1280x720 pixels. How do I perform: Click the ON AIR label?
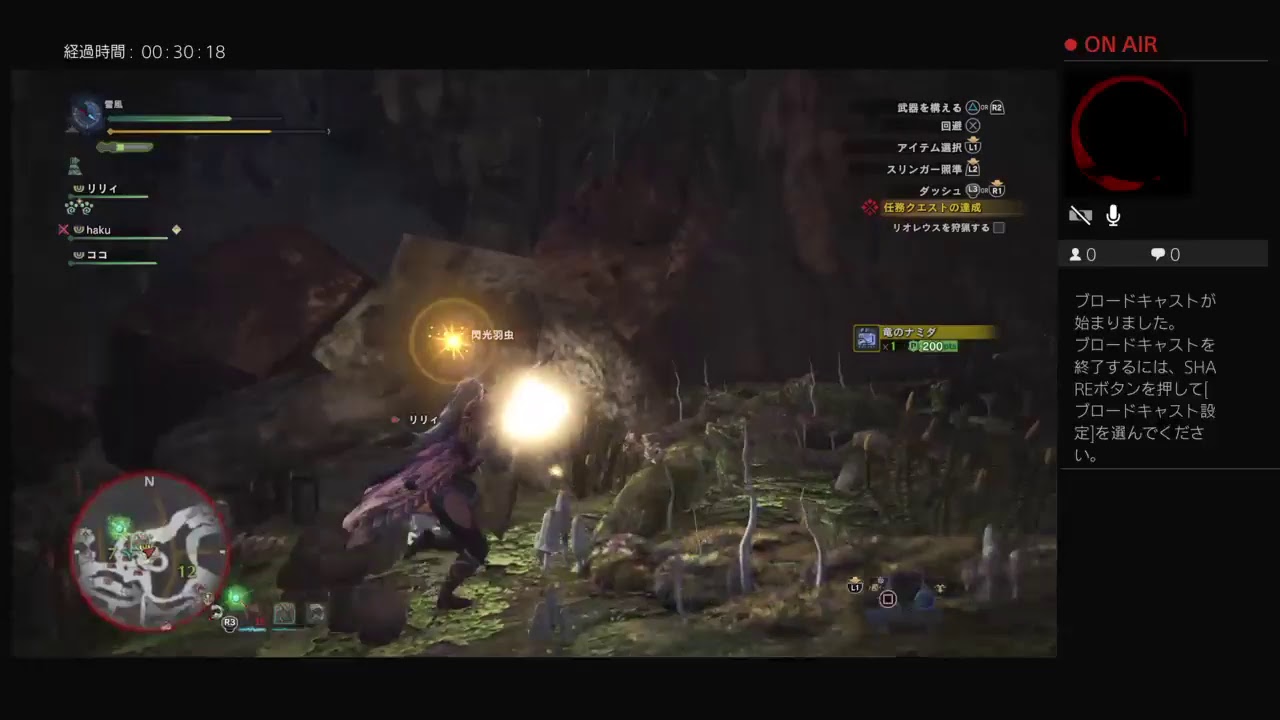pos(1120,44)
